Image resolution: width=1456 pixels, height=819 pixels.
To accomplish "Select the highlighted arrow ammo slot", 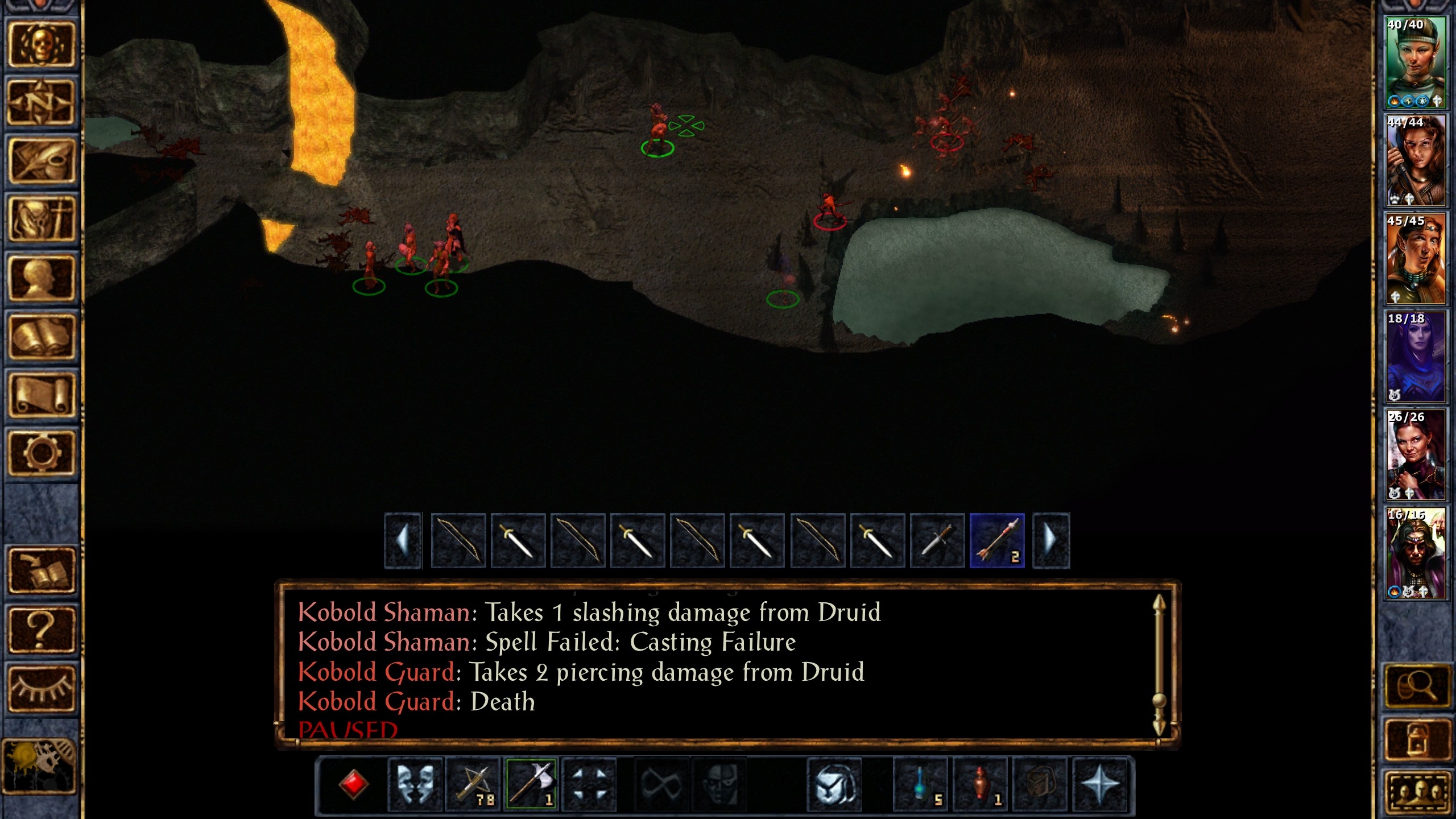I will tap(997, 540).
